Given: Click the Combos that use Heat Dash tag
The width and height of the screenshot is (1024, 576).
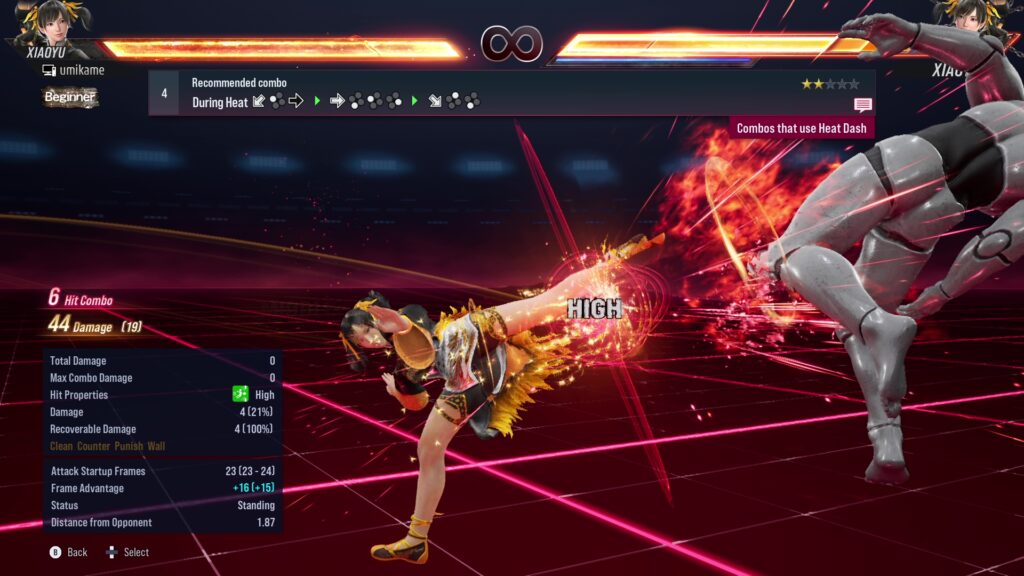Looking at the screenshot, I should click(x=802, y=128).
